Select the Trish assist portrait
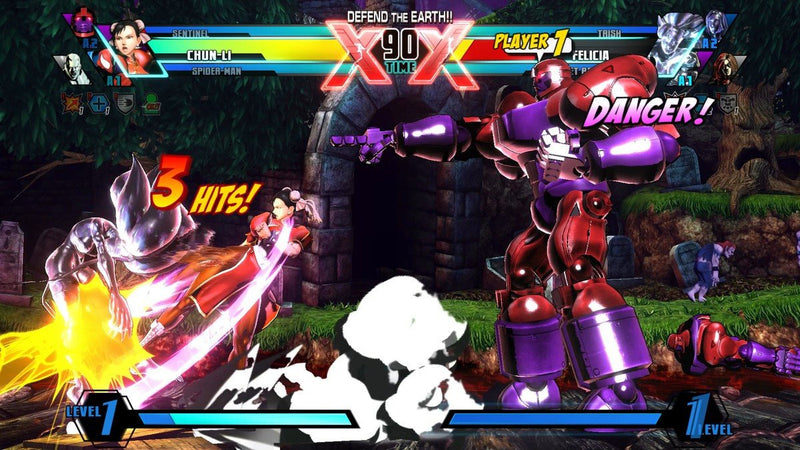Viewport: 800px width, 450px height. (716, 22)
